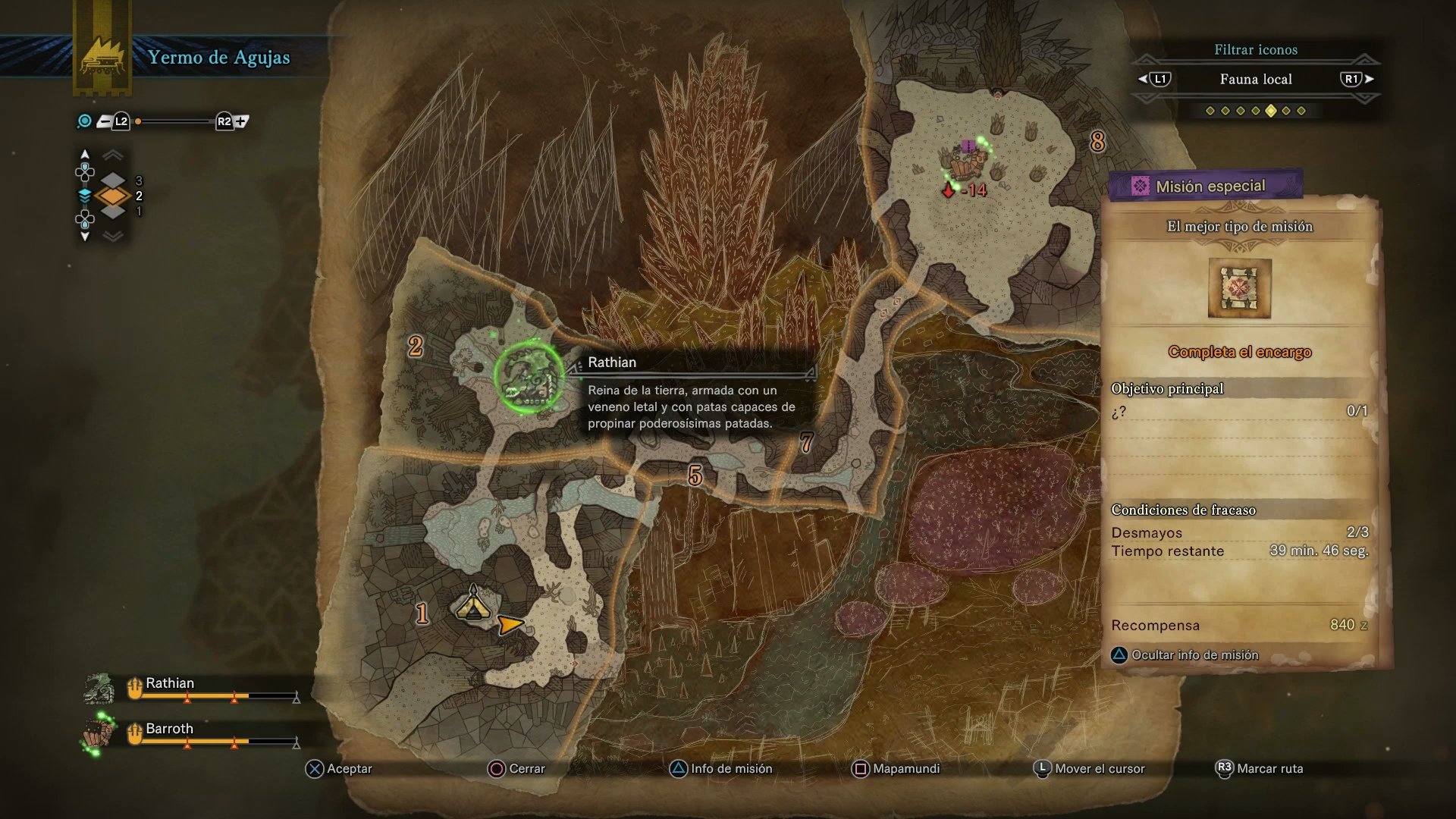The height and width of the screenshot is (819, 1456).
Task: Select map floor level 3
Action: click(112, 180)
